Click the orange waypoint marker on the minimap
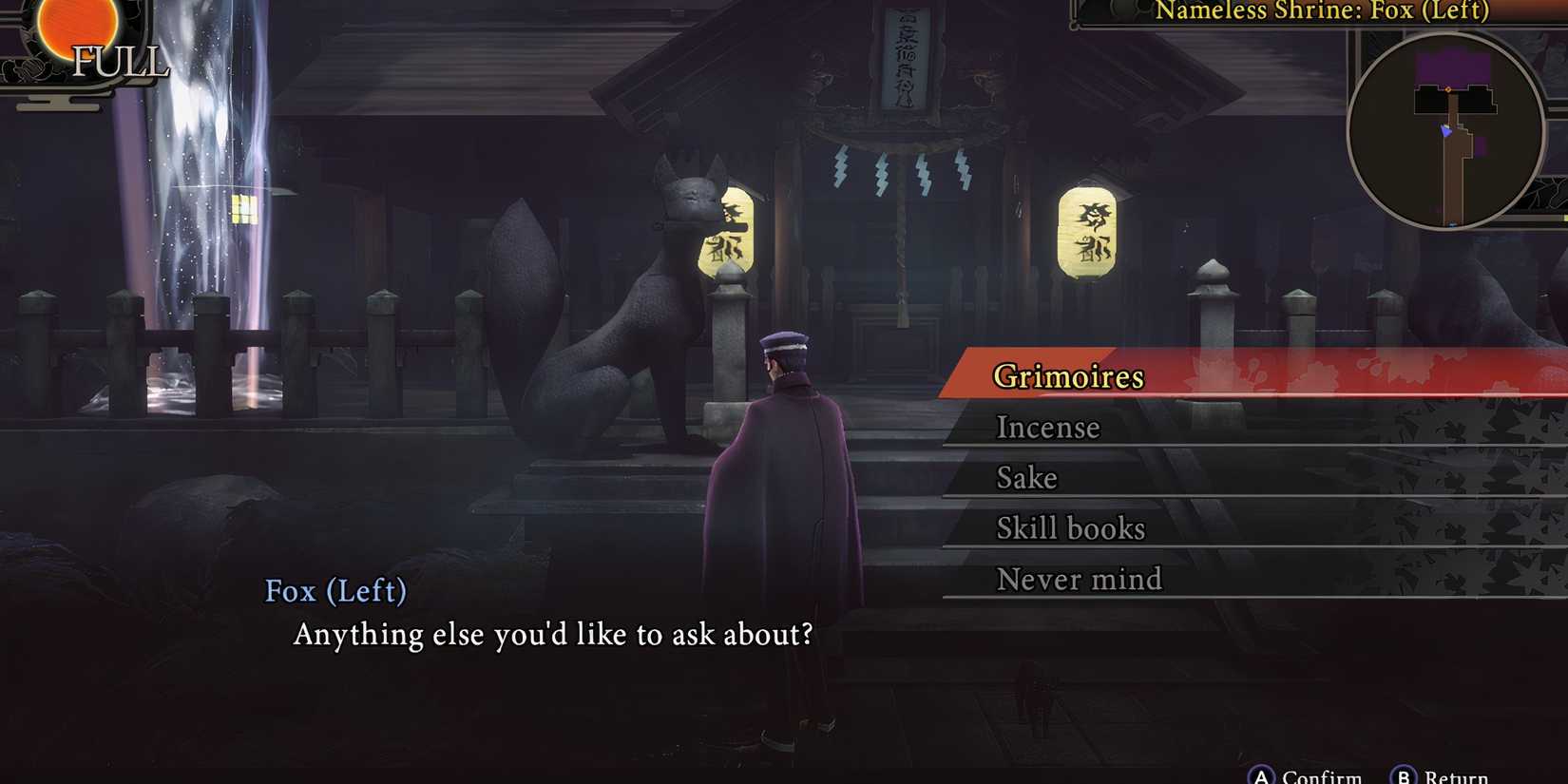Screen dimensions: 1568x784 tap(1448, 89)
